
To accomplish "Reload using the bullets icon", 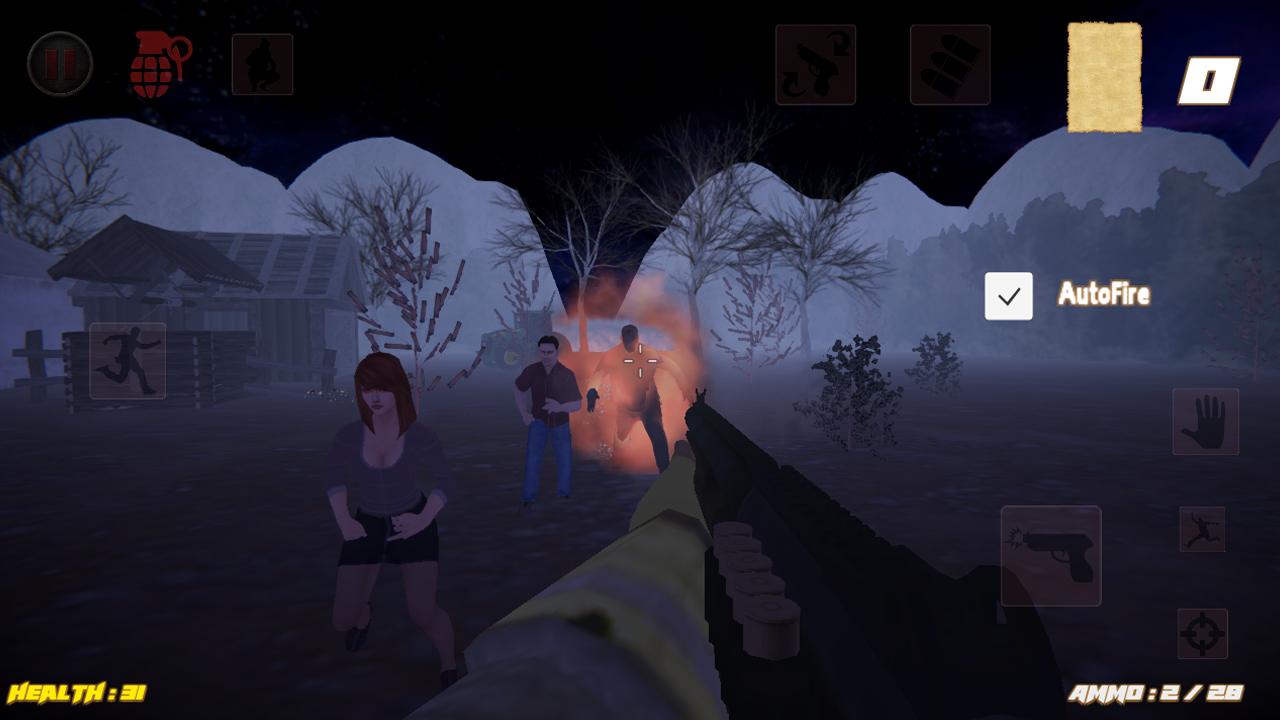I will [x=949, y=66].
